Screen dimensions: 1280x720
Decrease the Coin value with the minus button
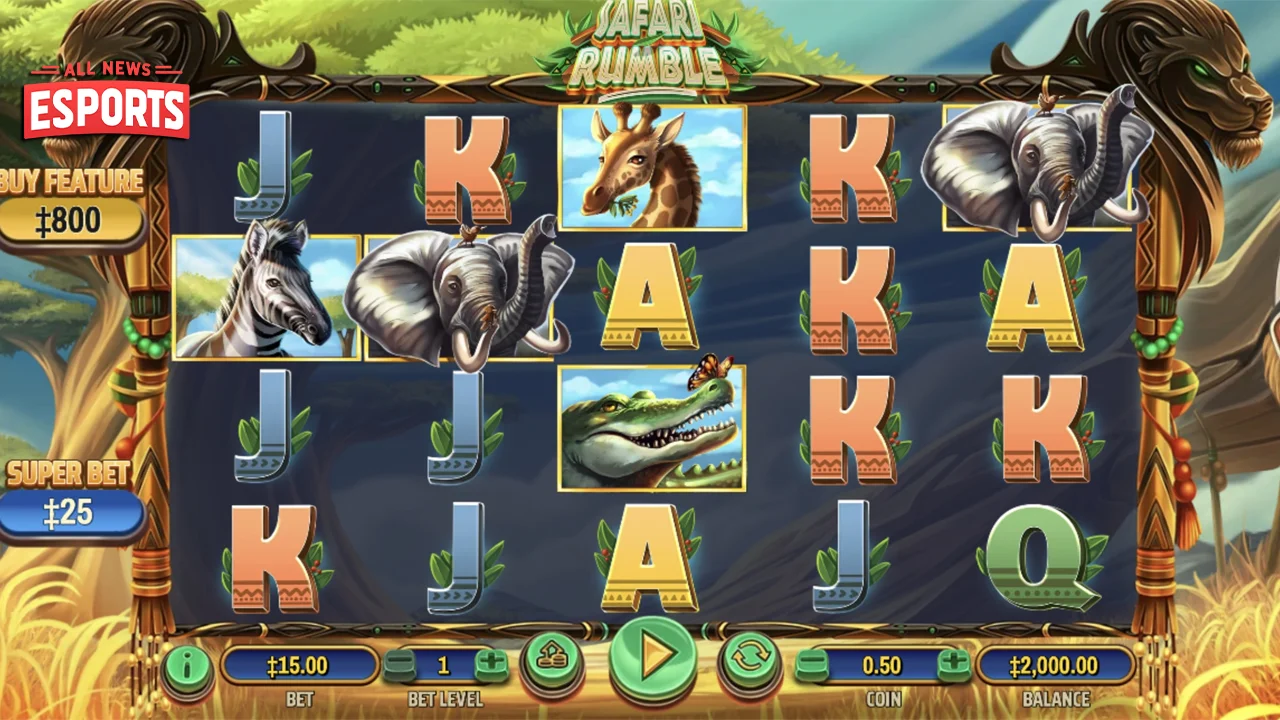(812, 662)
